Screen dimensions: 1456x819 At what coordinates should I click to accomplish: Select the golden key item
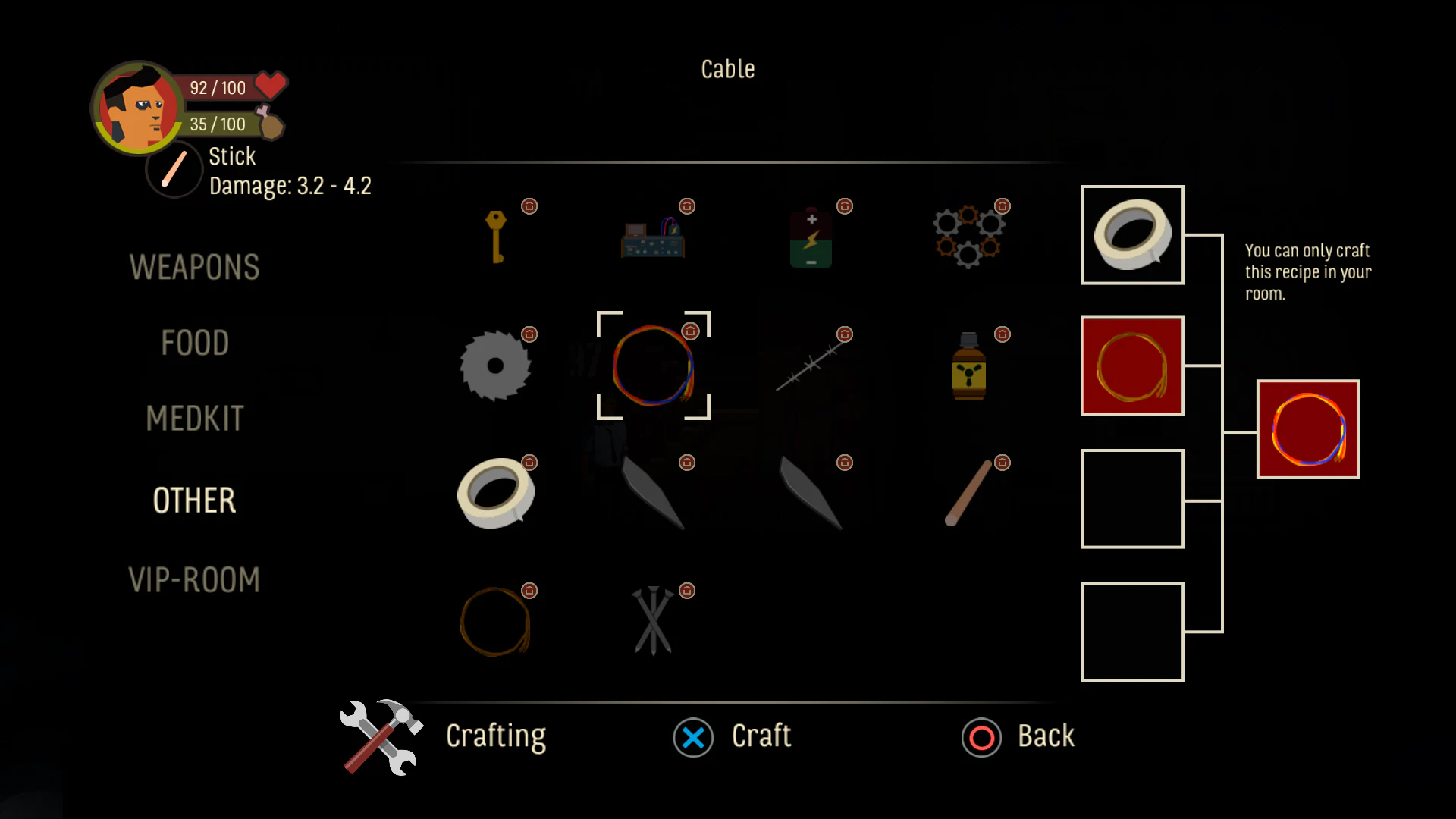(497, 235)
